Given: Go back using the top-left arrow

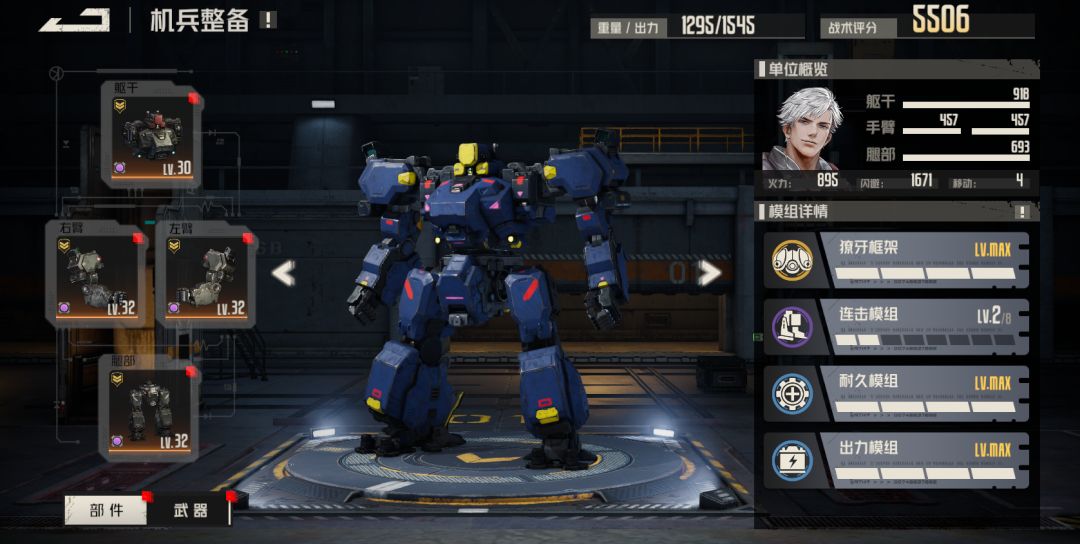Looking at the screenshot, I should (x=75, y=20).
